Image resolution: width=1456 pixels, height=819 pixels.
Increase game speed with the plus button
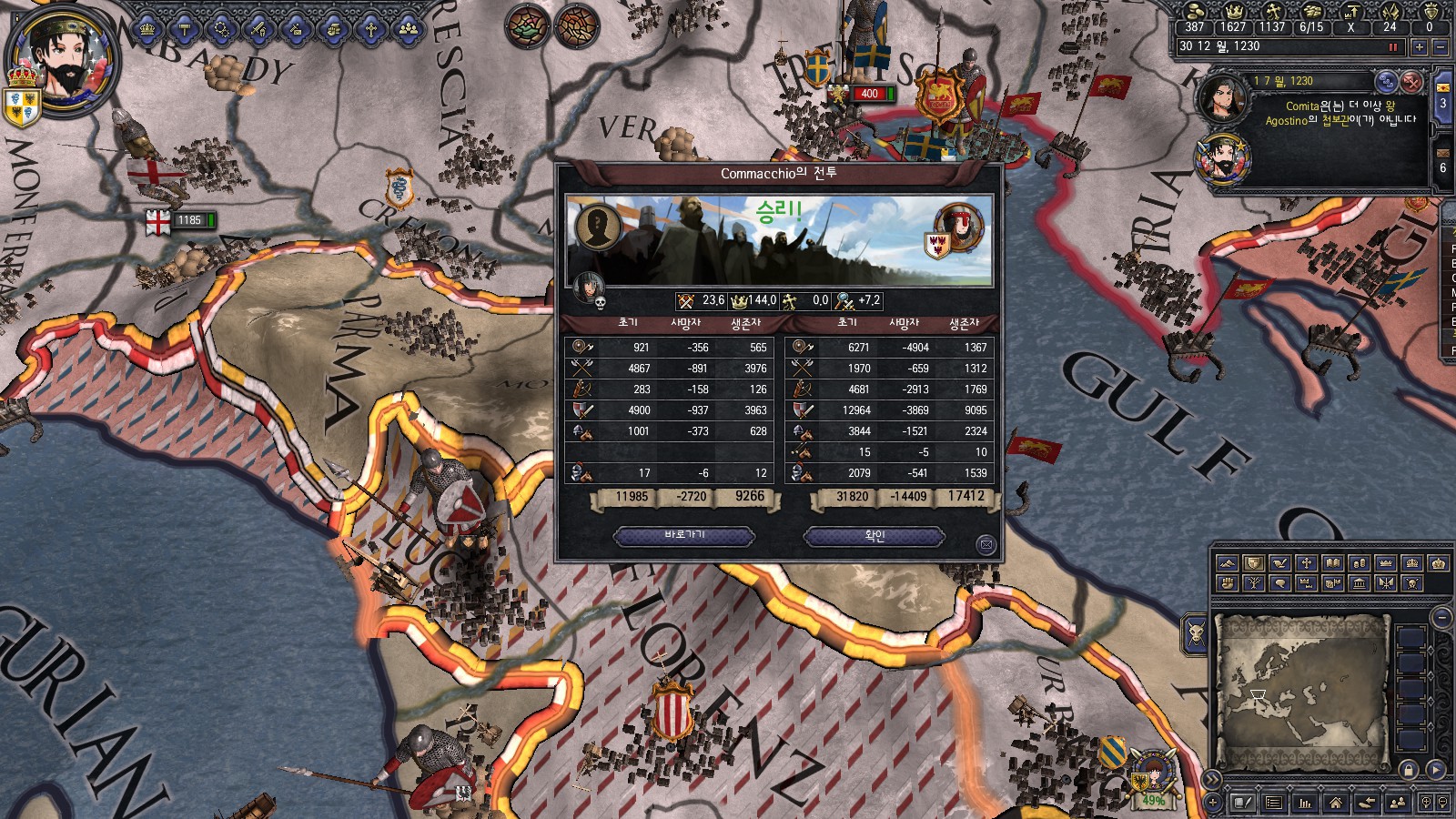(1419, 46)
